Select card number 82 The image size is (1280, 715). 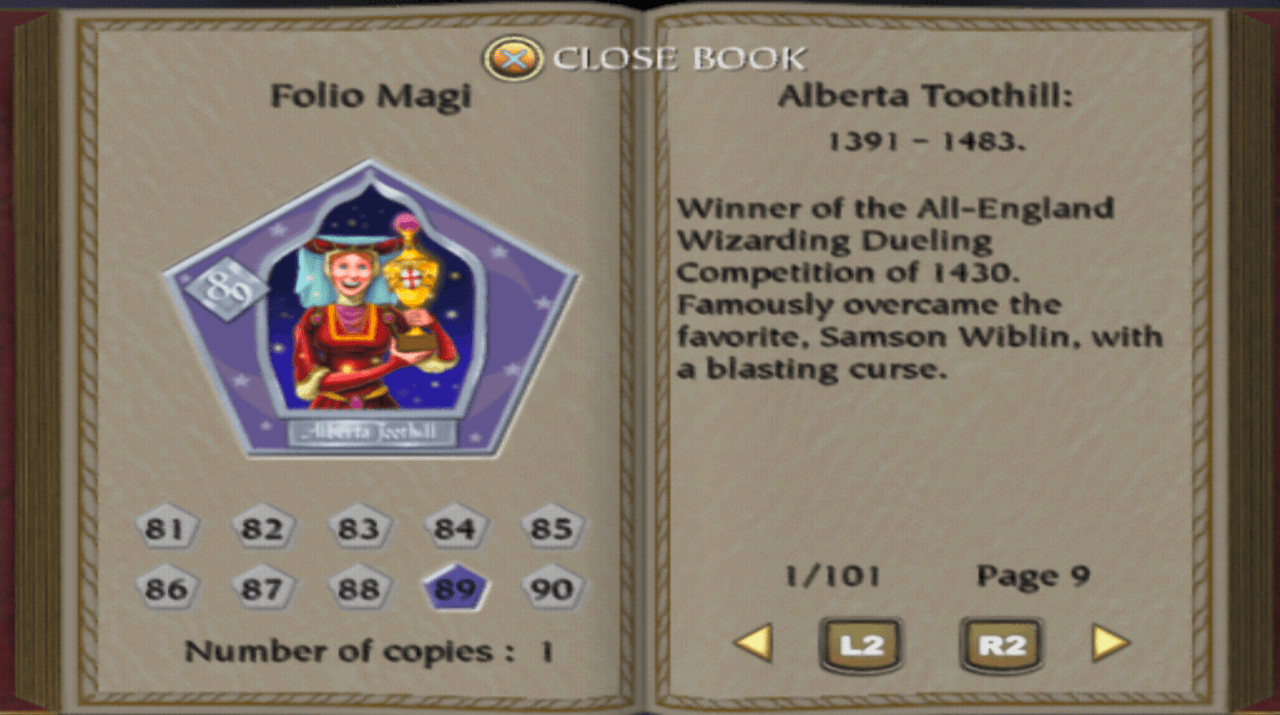pyautogui.click(x=262, y=528)
